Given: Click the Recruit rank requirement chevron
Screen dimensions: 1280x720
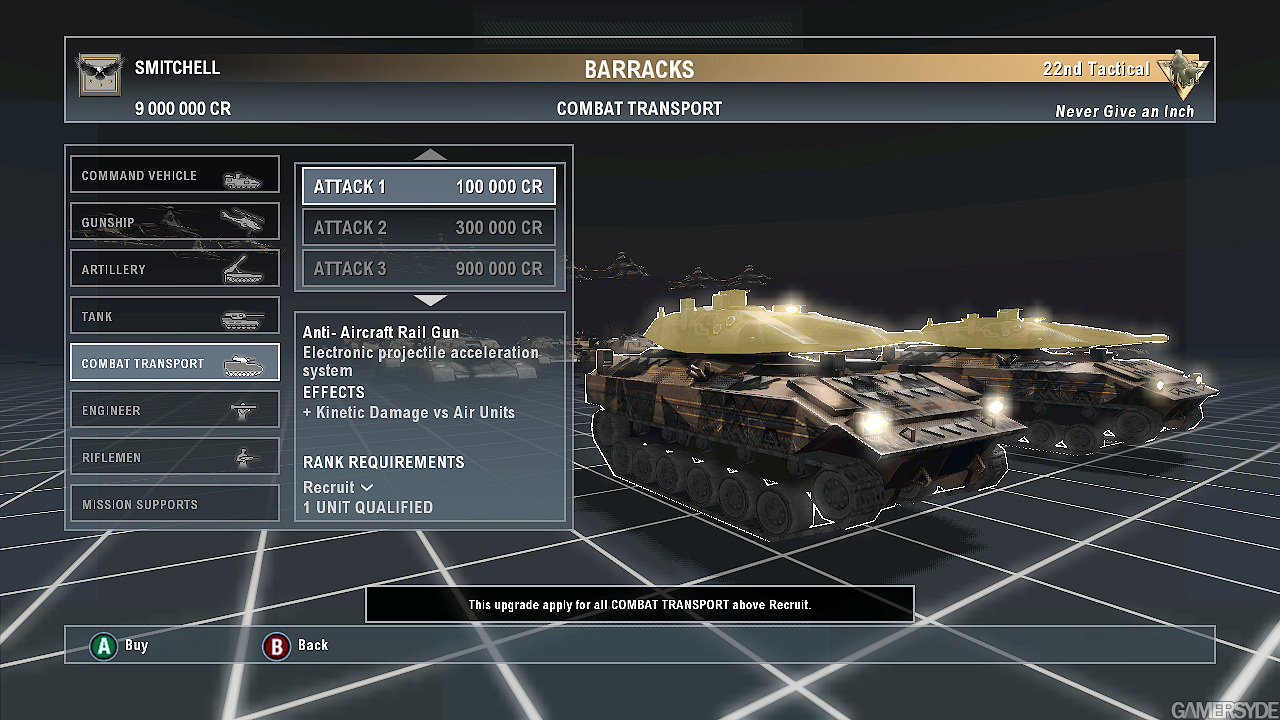Looking at the screenshot, I should point(367,487).
